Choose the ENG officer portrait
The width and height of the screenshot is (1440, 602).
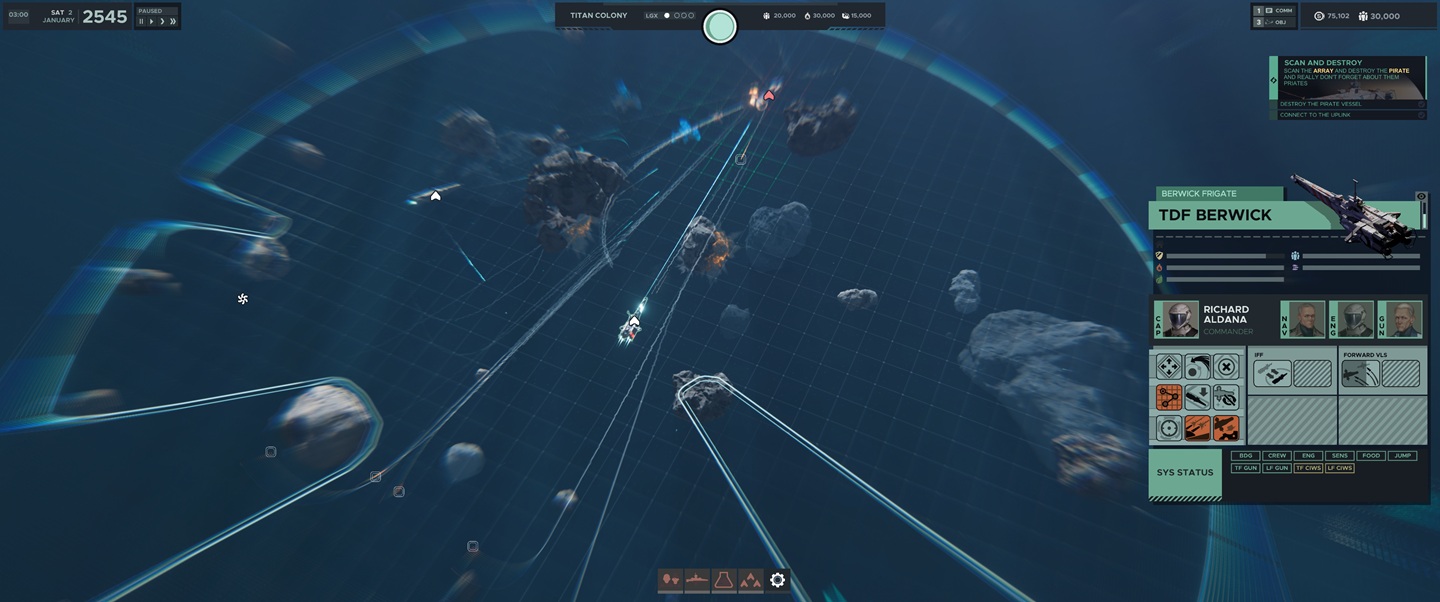point(1355,320)
